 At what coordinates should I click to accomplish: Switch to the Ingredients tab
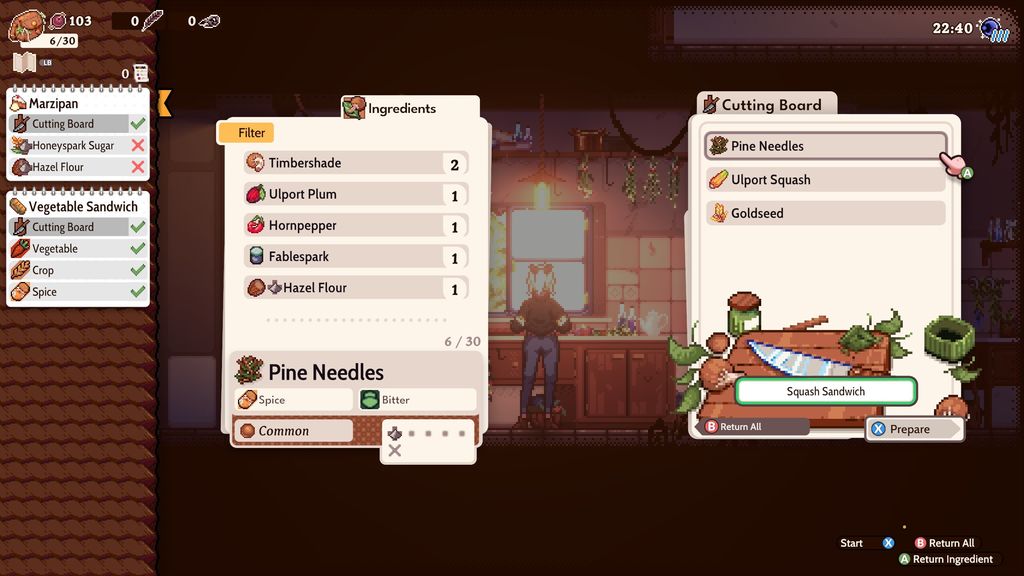[402, 108]
